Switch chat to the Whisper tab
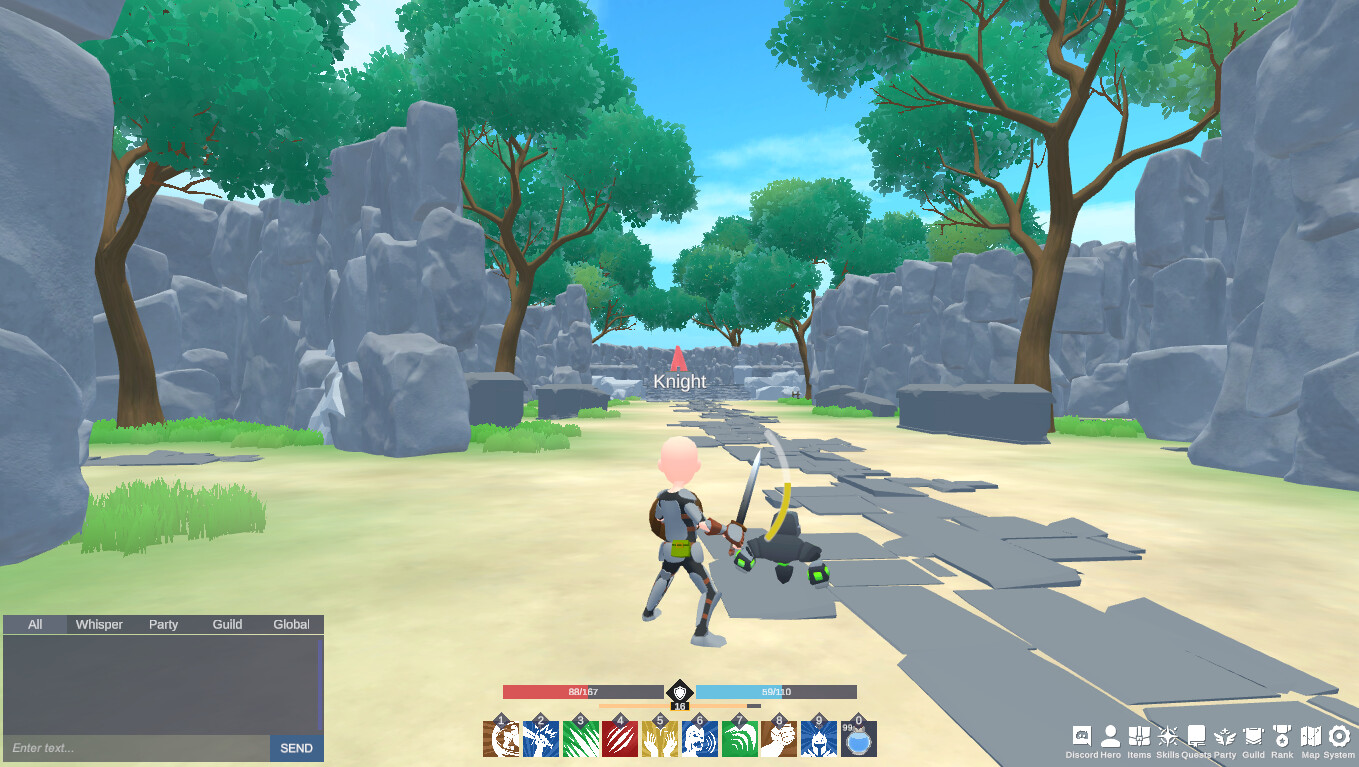This screenshot has width=1359, height=767. pyautogui.click(x=98, y=623)
